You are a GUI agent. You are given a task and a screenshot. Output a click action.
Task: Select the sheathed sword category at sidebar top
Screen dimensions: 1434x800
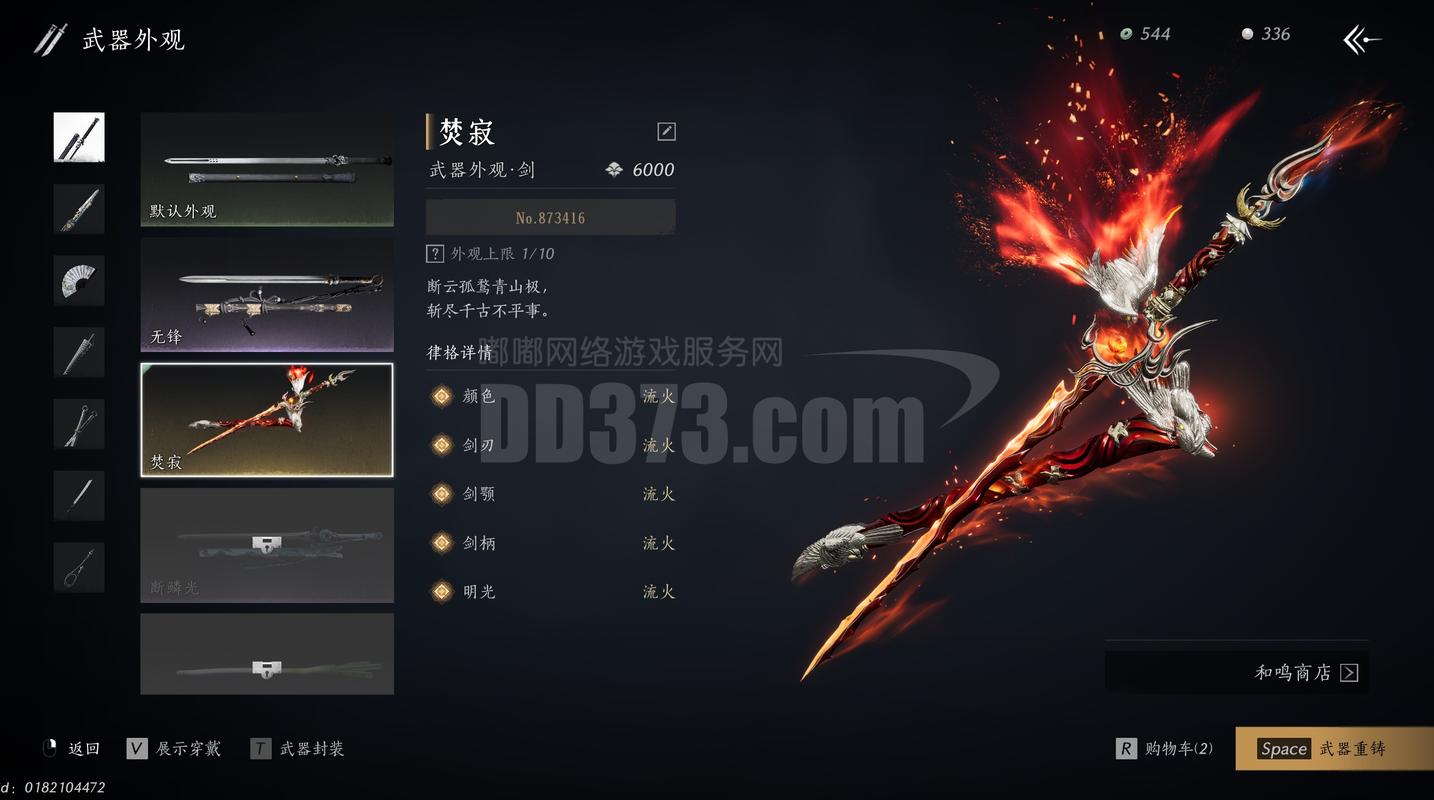[x=78, y=137]
